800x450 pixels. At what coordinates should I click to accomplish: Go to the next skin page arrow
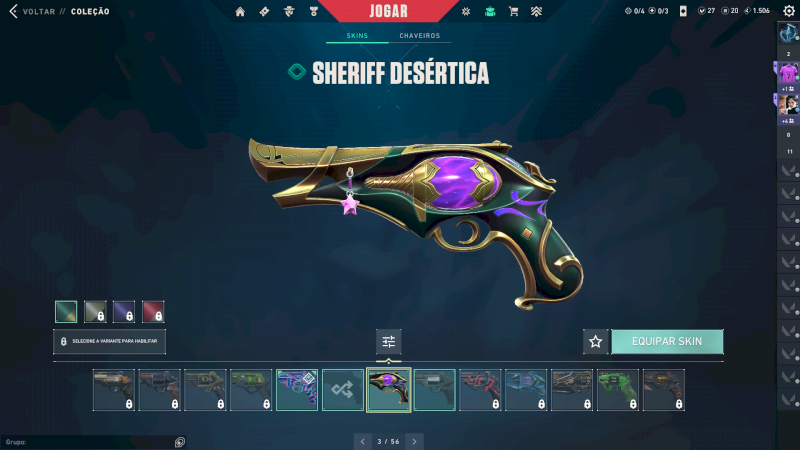point(415,440)
